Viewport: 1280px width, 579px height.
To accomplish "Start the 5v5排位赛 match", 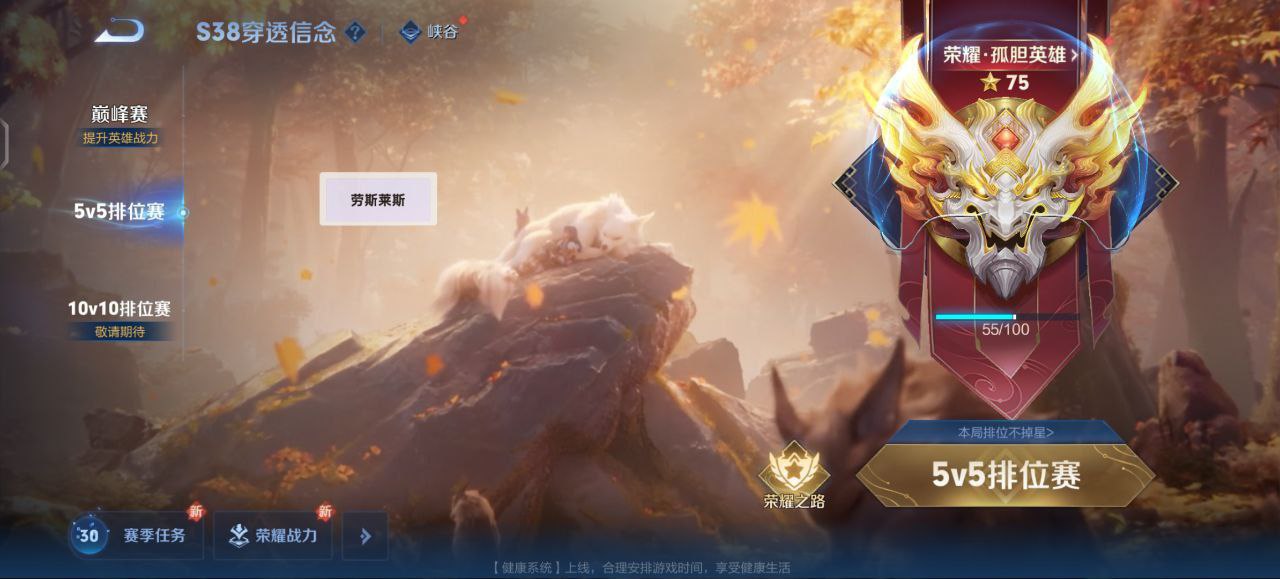I will pos(1006,475).
